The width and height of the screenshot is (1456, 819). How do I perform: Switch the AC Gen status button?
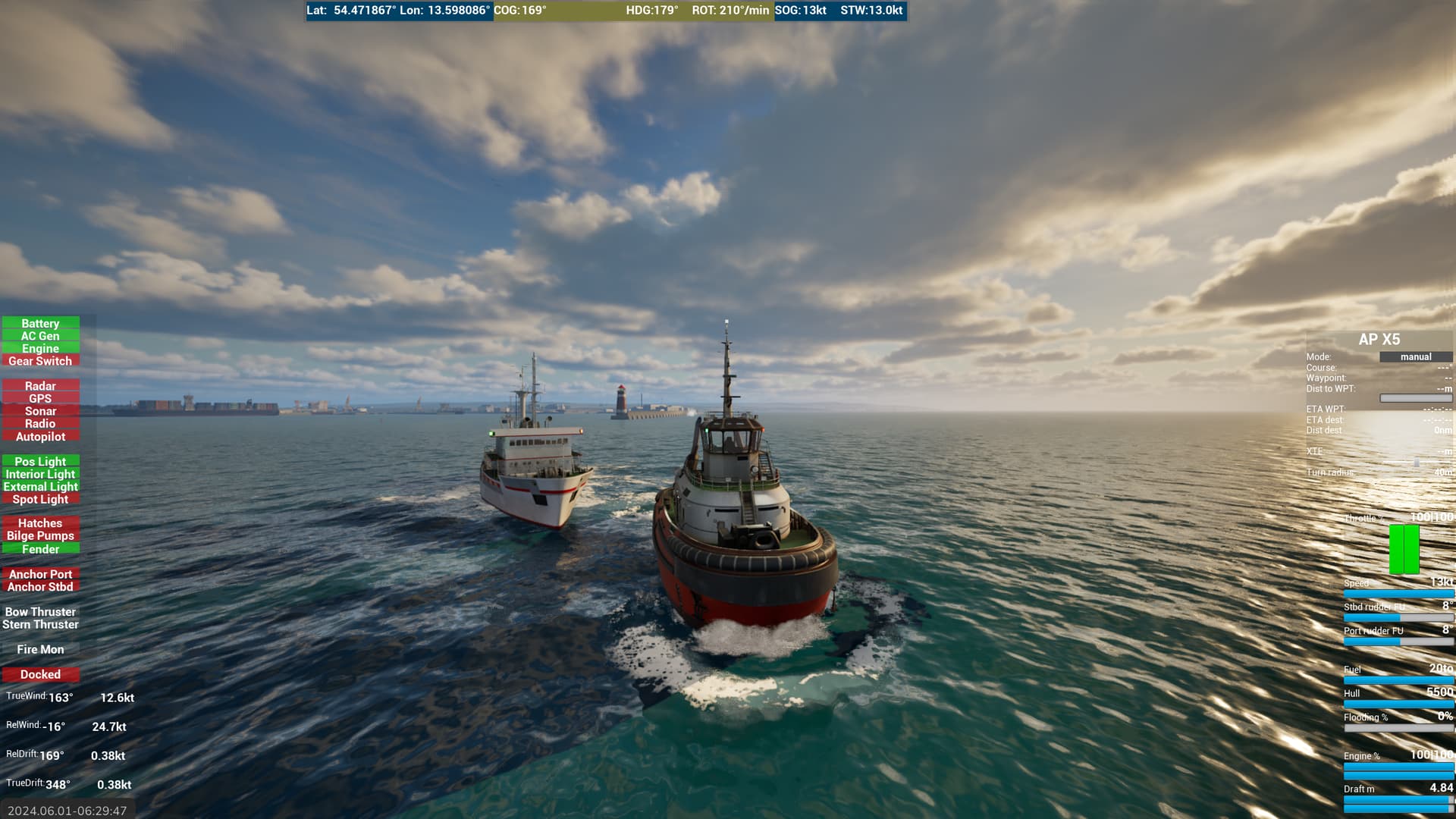(40, 336)
